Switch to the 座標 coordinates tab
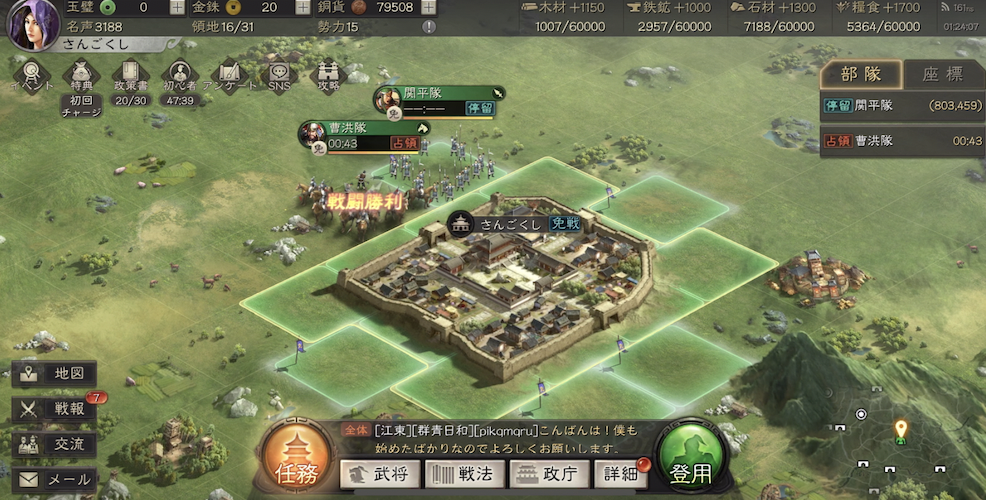This screenshot has height=500, width=986. (942, 76)
